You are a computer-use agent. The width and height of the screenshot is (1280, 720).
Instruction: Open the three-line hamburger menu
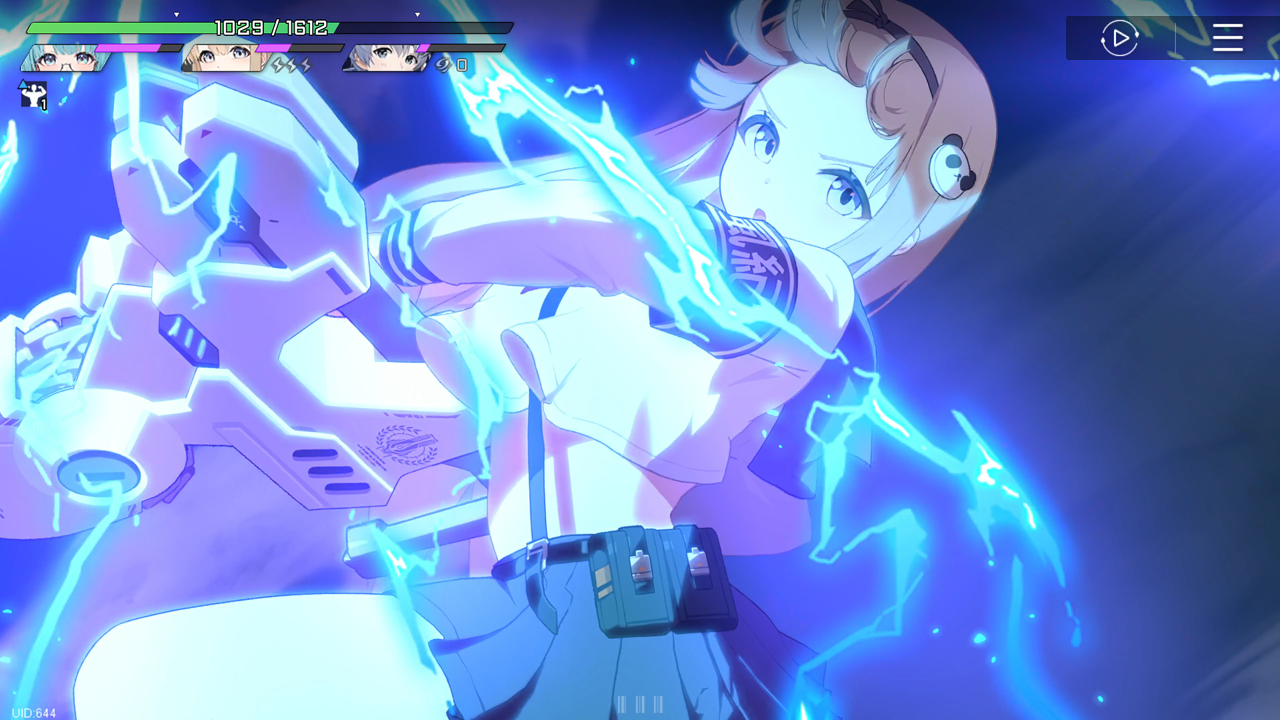pyautogui.click(x=1227, y=39)
